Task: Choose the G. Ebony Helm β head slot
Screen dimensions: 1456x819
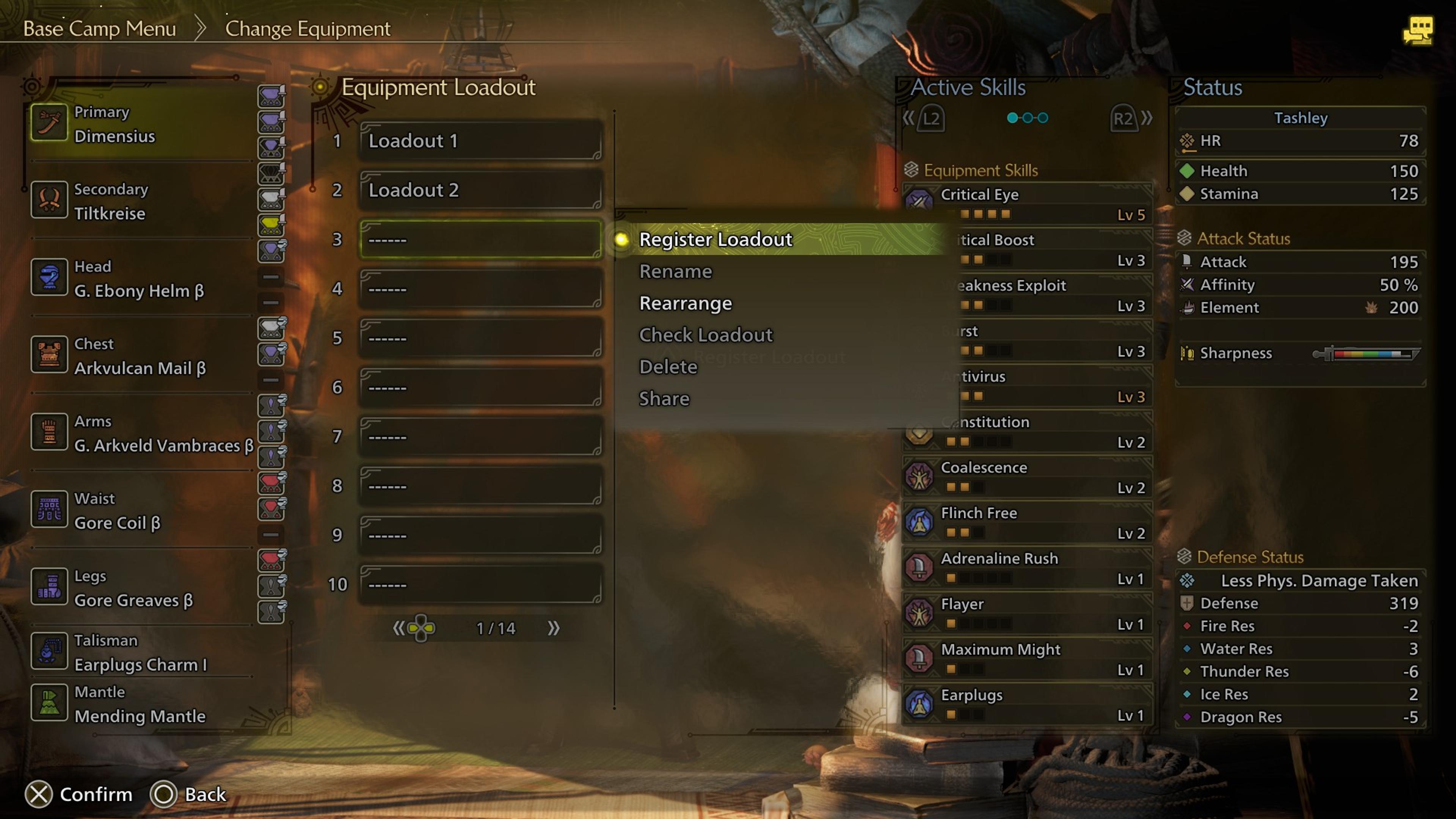Action: [141, 279]
